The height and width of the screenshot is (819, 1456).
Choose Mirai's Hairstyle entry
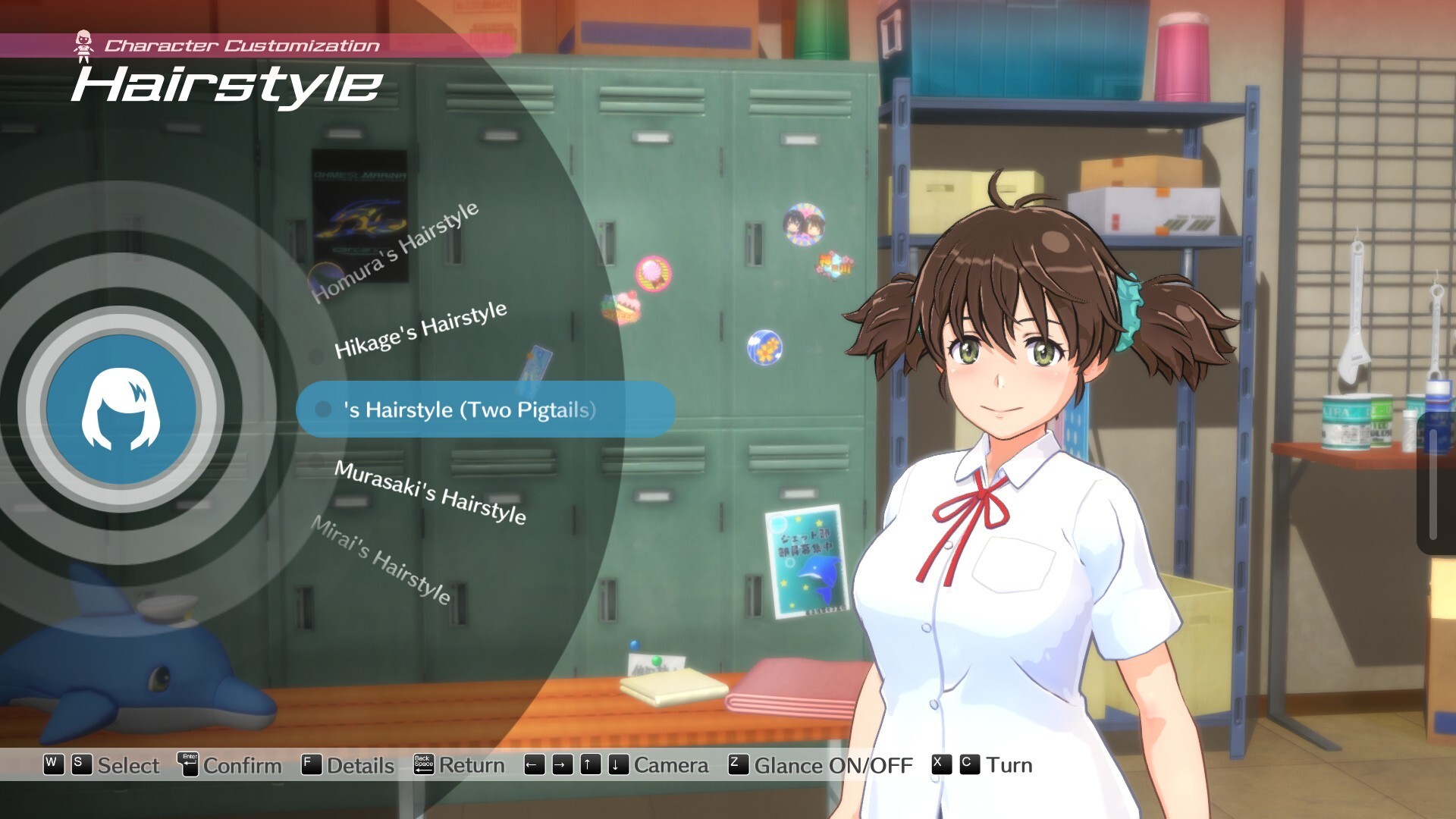tap(381, 560)
